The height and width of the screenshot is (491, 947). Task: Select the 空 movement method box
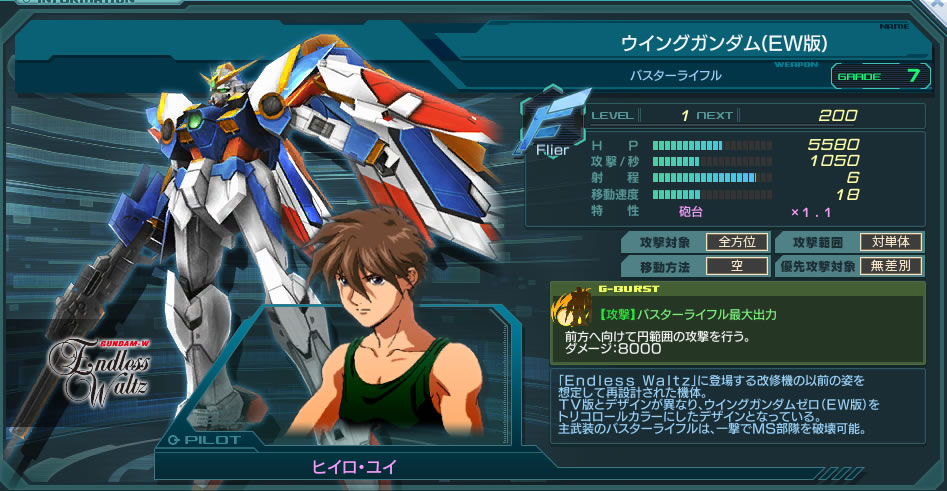pyautogui.click(x=737, y=266)
